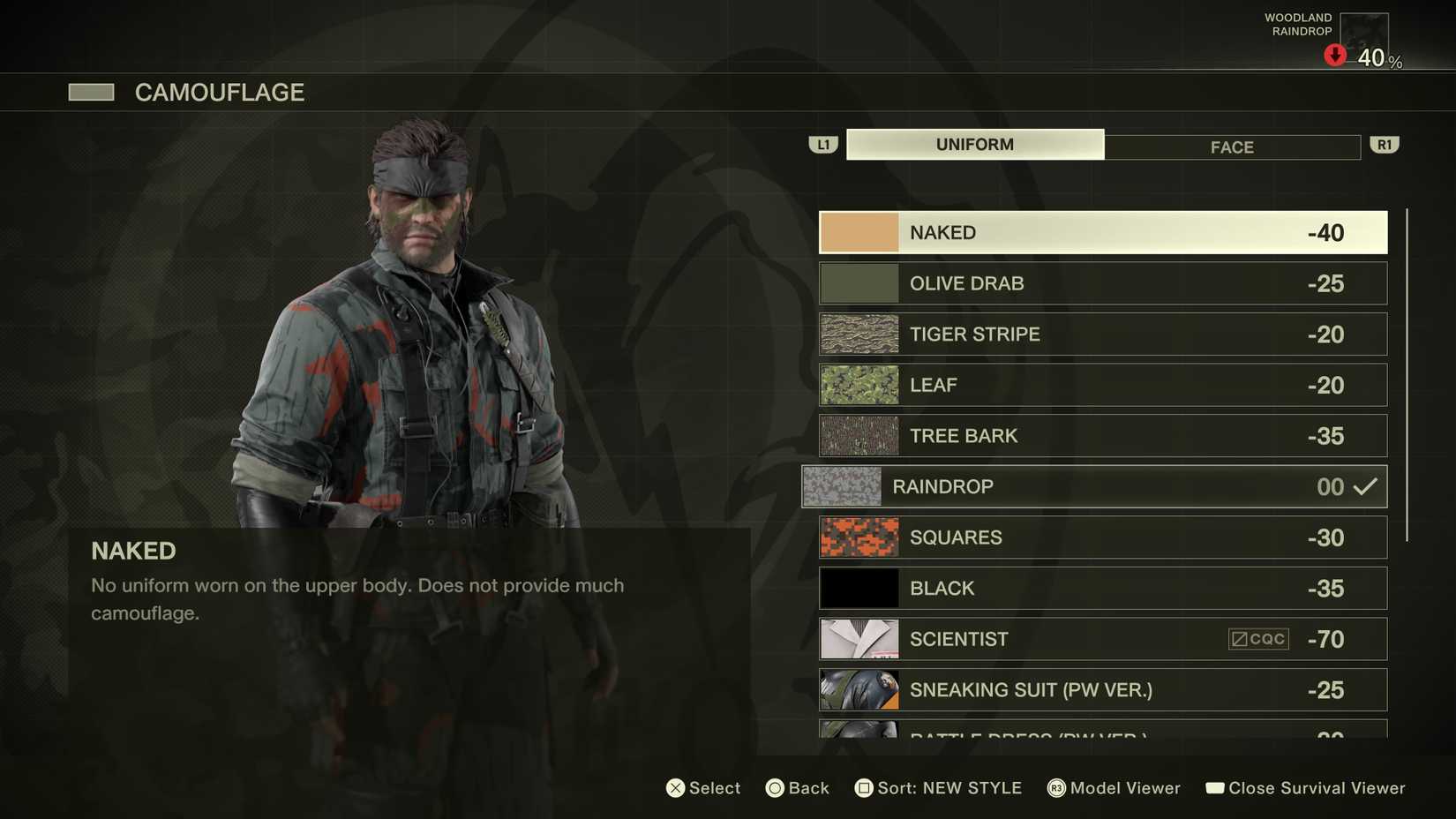
Task: Click the Tree Bark pattern thumbnail
Action: coord(858,435)
